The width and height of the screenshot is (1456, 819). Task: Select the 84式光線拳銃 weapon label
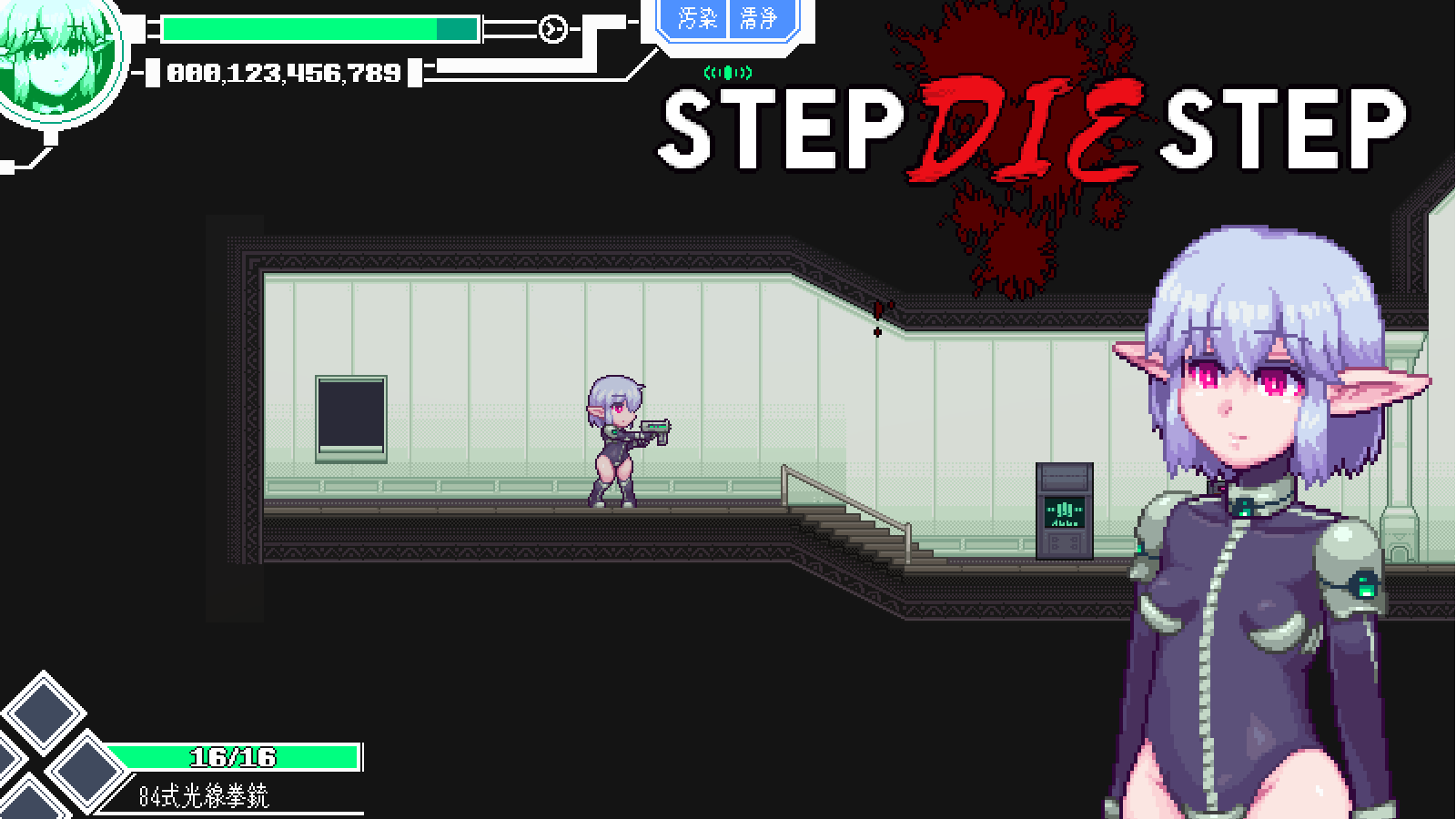point(204,796)
